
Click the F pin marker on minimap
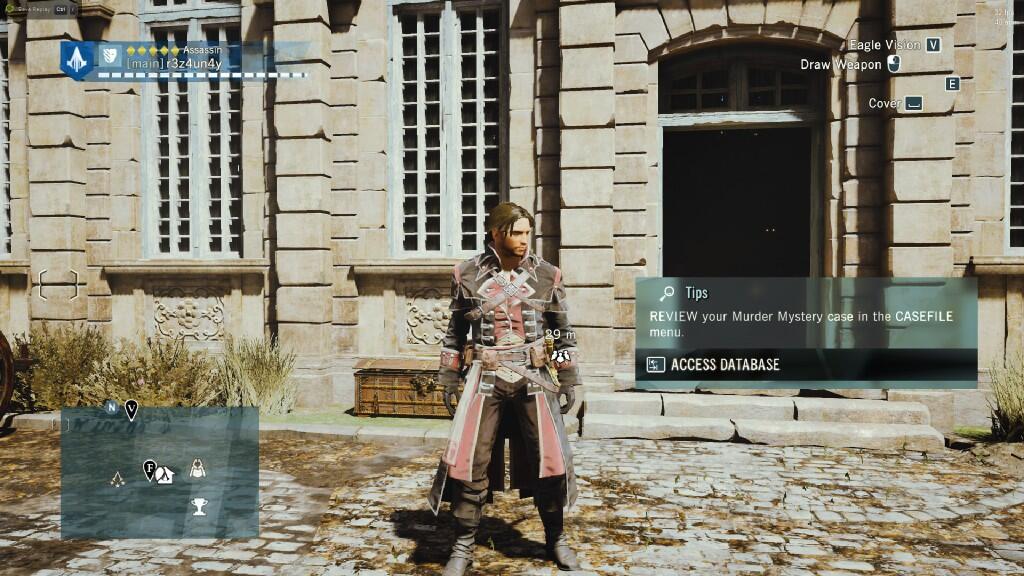tap(149, 467)
